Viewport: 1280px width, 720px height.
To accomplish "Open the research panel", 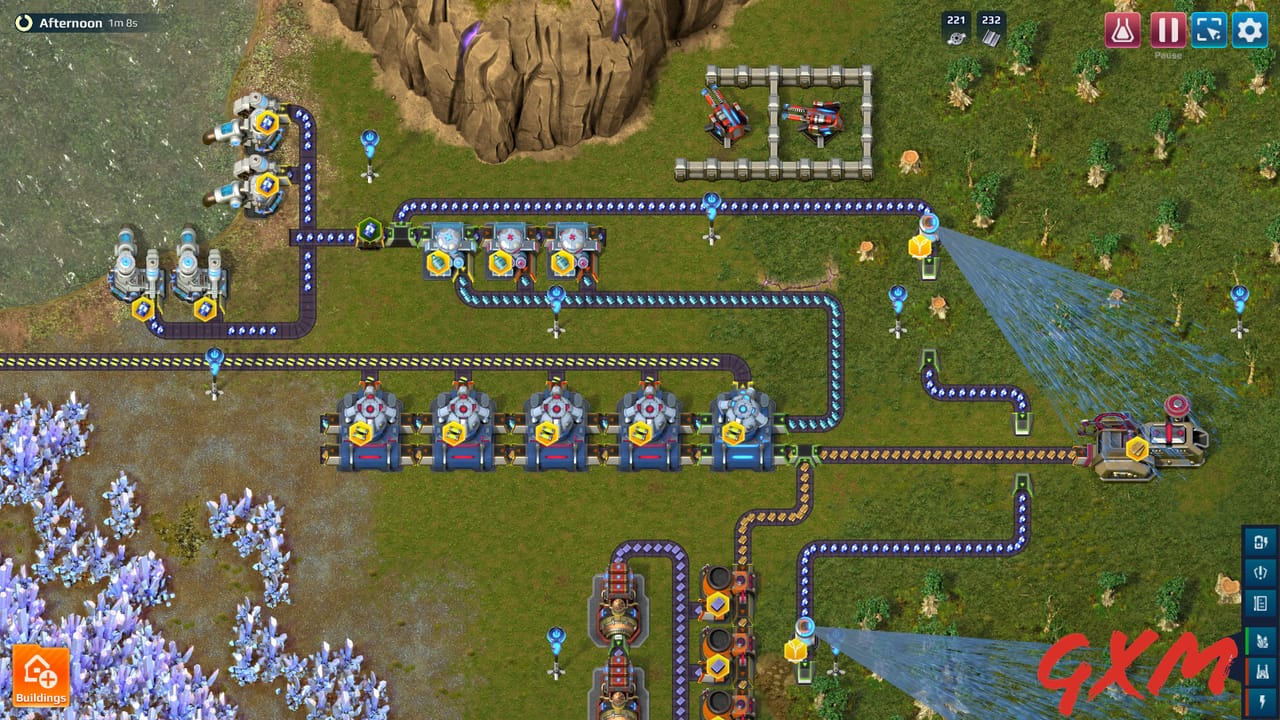I will 1125,30.
